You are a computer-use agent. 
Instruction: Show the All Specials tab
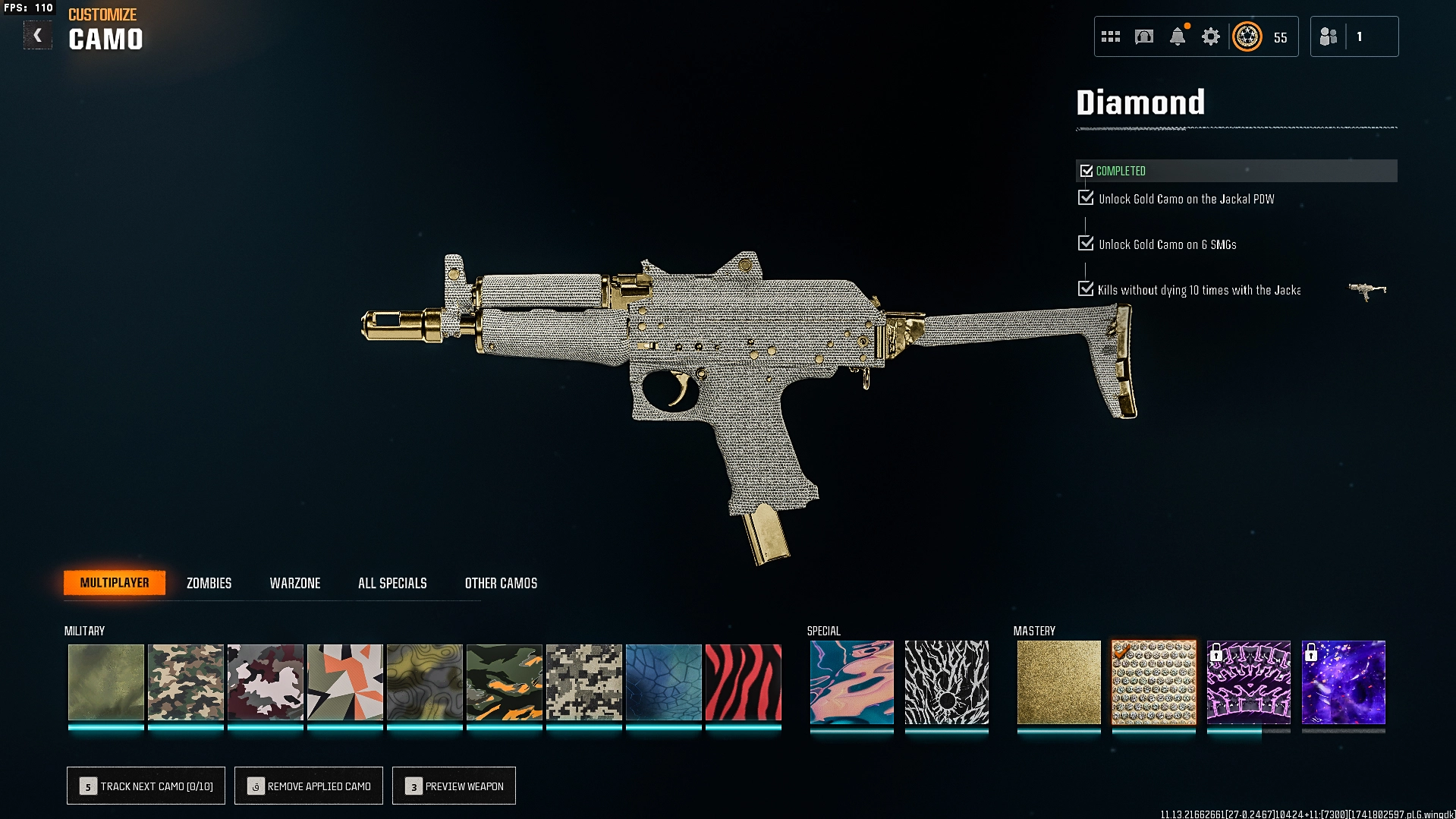coord(392,583)
